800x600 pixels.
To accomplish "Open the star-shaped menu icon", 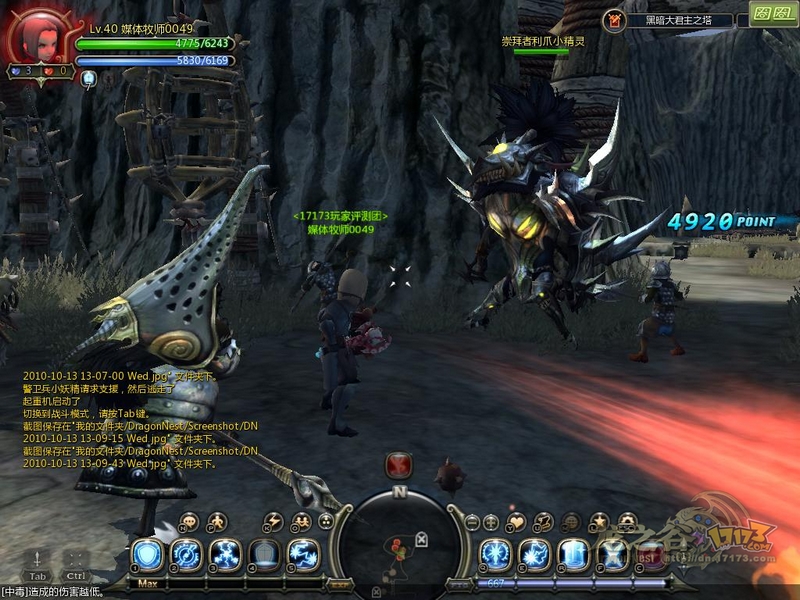I will [x=599, y=522].
